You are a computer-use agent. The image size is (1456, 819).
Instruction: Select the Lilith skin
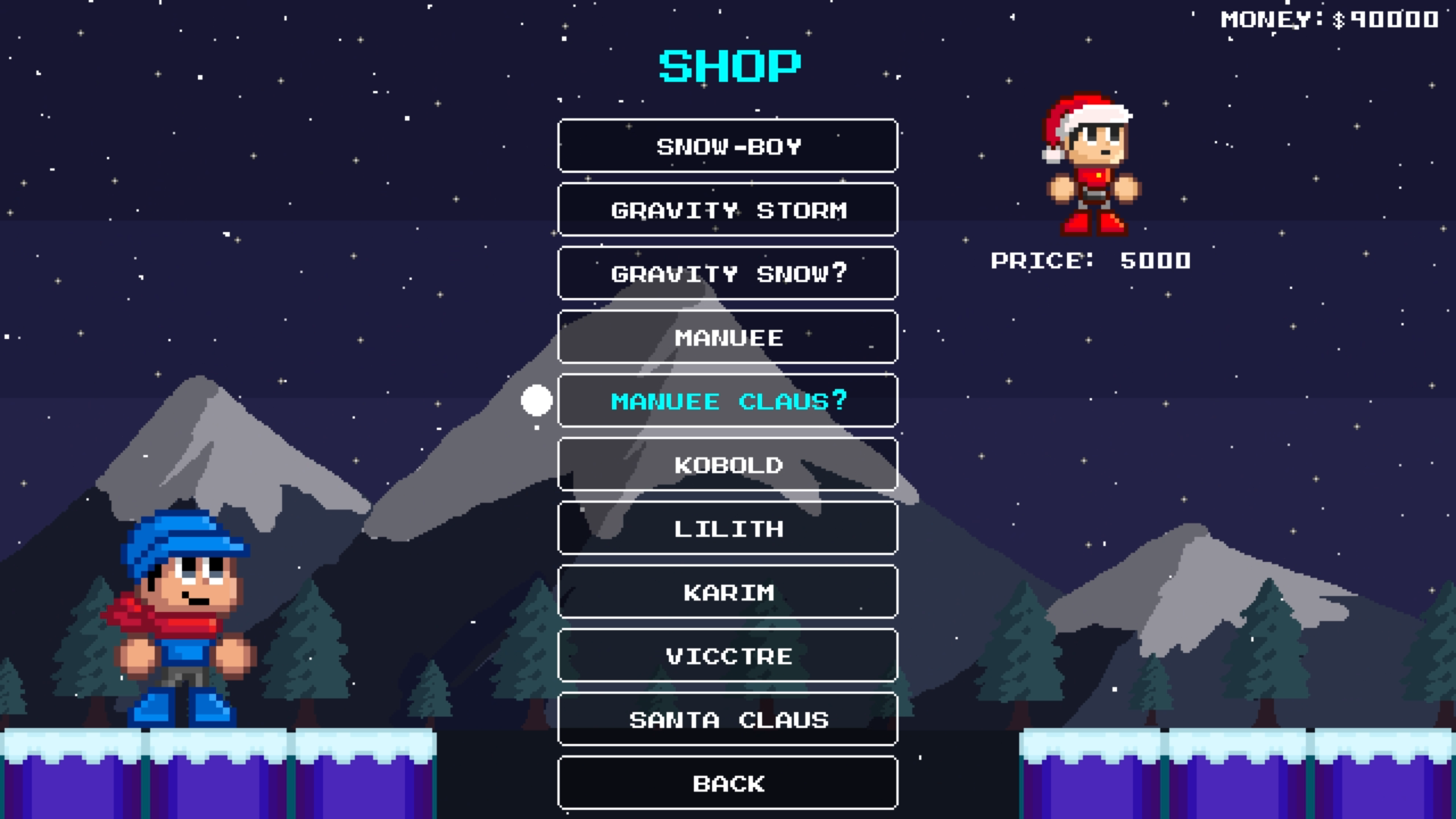(x=726, y=529)
